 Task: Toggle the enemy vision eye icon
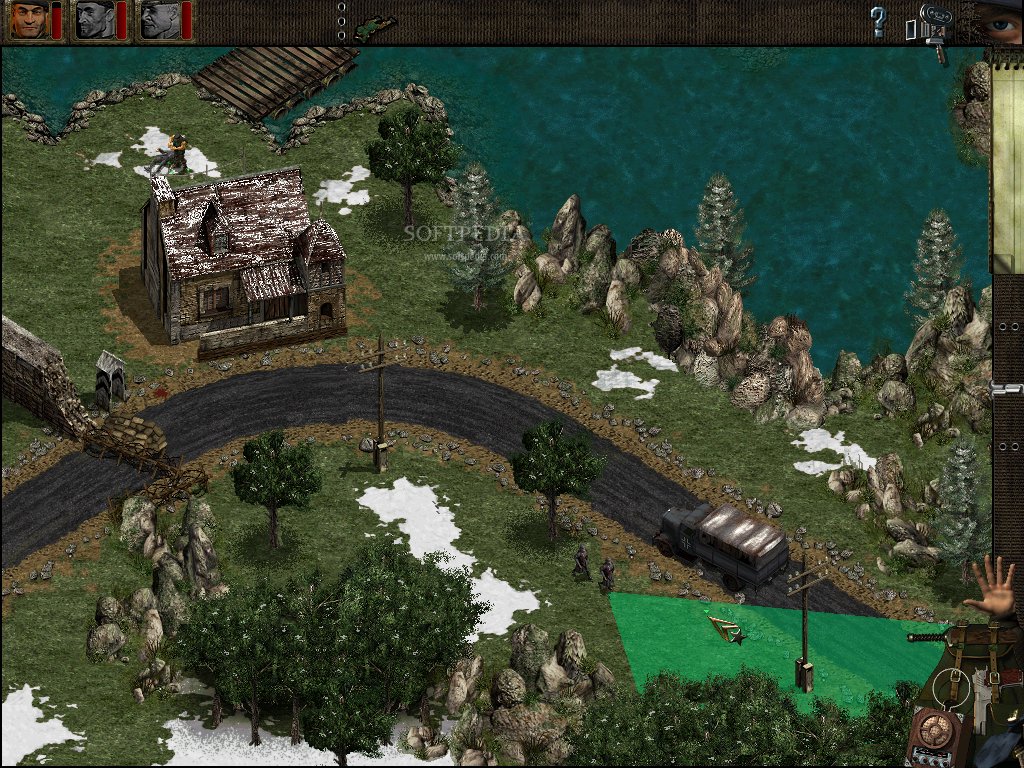tap(1000, 20)
